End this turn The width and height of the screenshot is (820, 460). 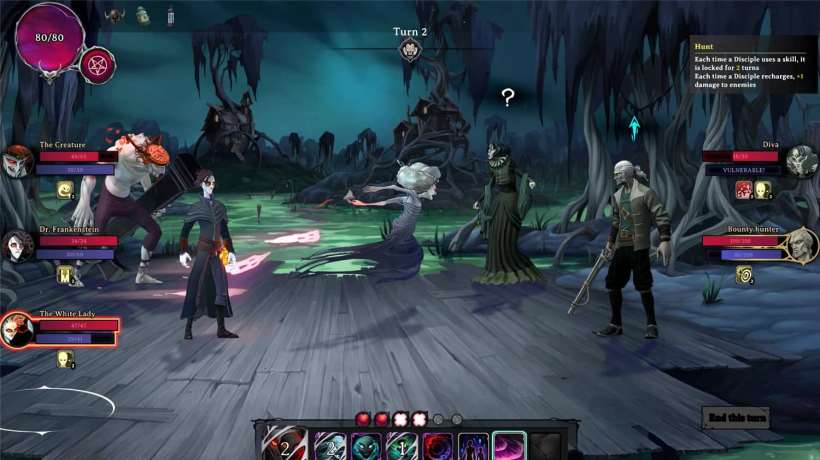(x=736, y=417)
